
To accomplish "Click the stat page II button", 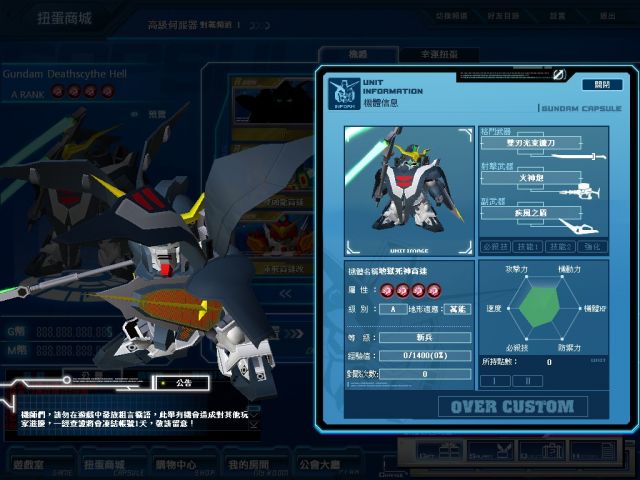I will pyautogui.click(x=528, y=380).
